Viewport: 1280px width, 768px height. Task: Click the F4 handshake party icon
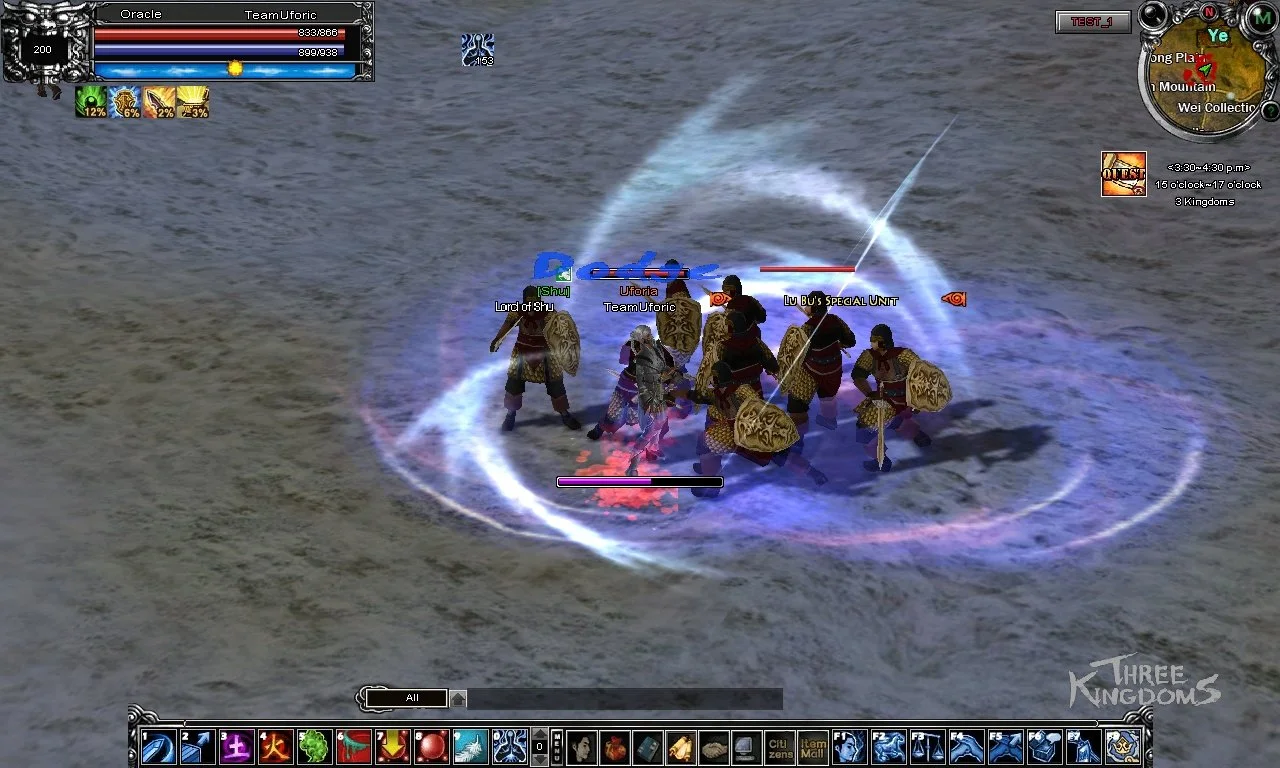(x=968, y=746)
